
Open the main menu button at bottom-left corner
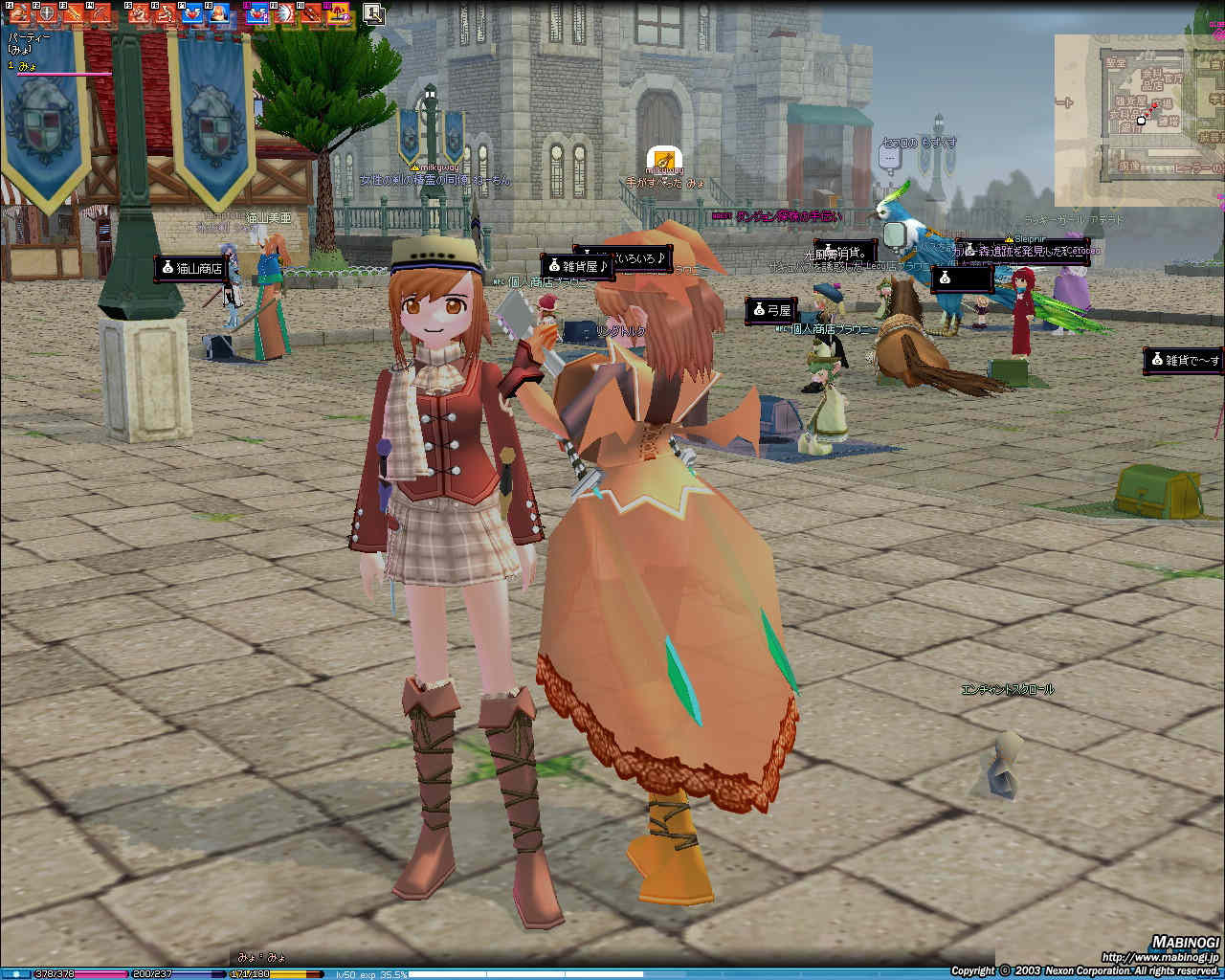tap(16, 973)
